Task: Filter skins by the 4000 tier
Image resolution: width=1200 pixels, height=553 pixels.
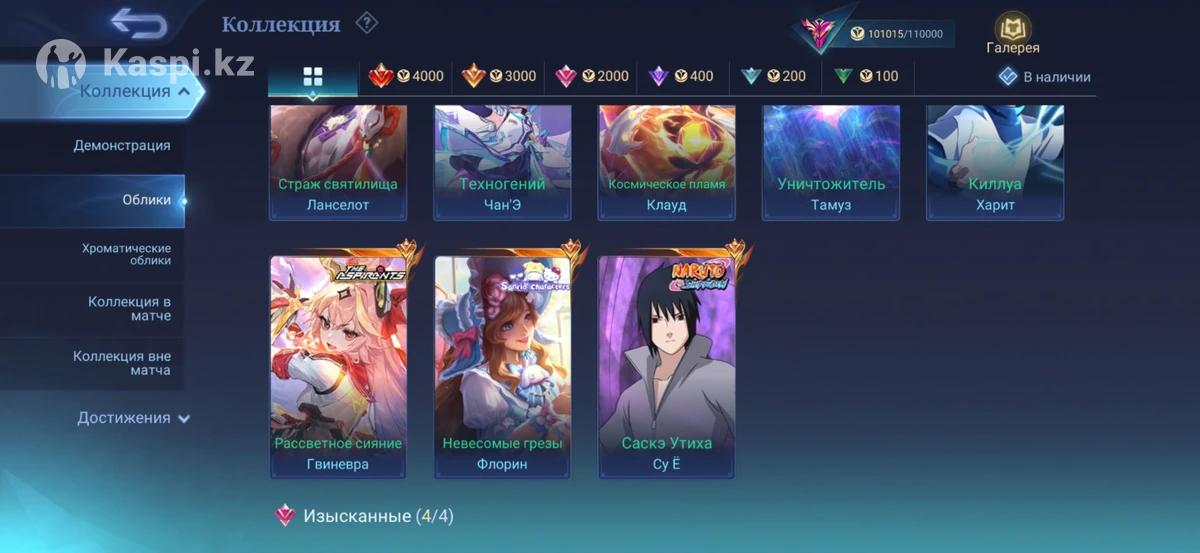Action: click(406, 76)
